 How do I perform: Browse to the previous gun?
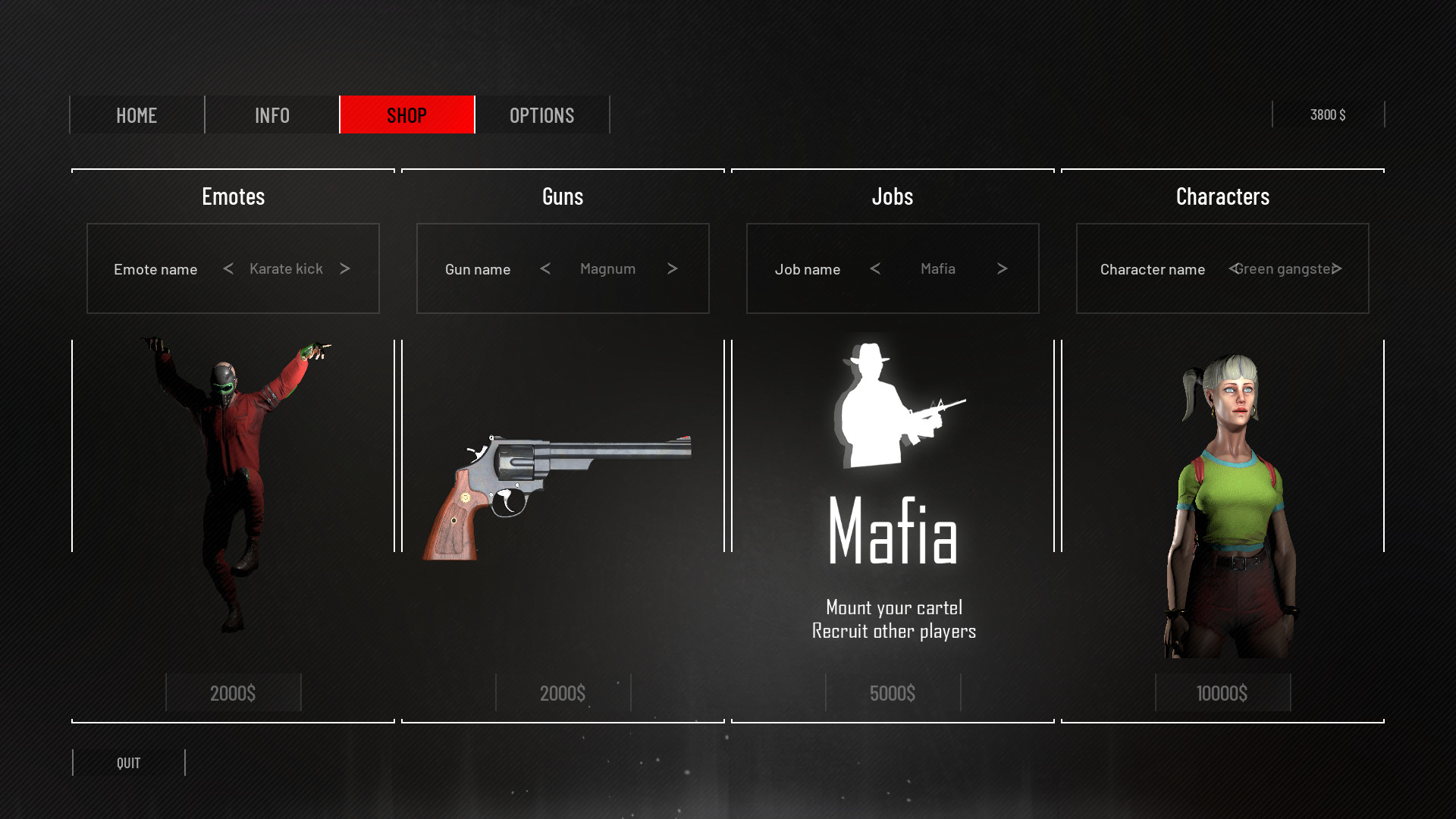click(545, 268)
